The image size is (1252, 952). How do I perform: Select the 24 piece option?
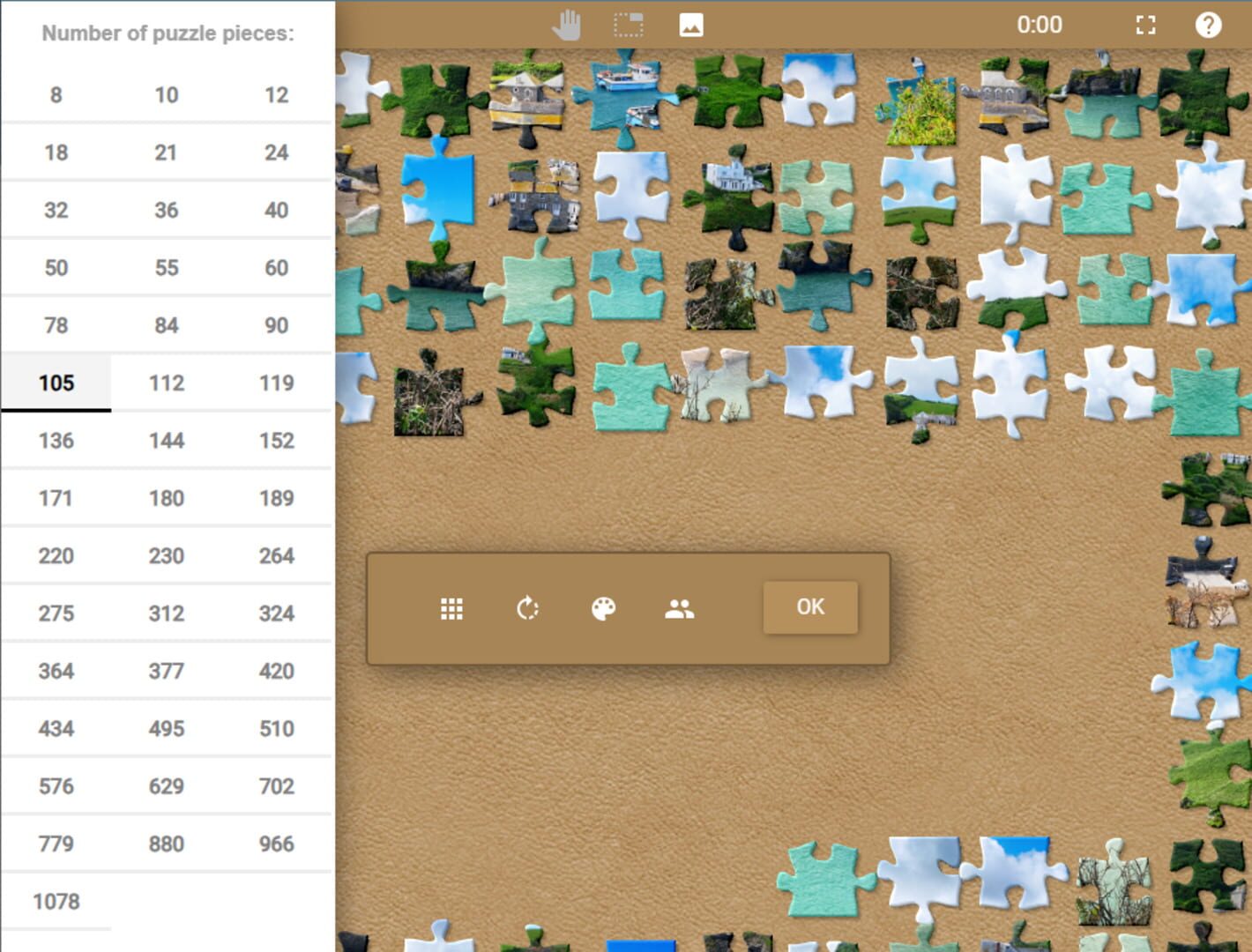276,152
